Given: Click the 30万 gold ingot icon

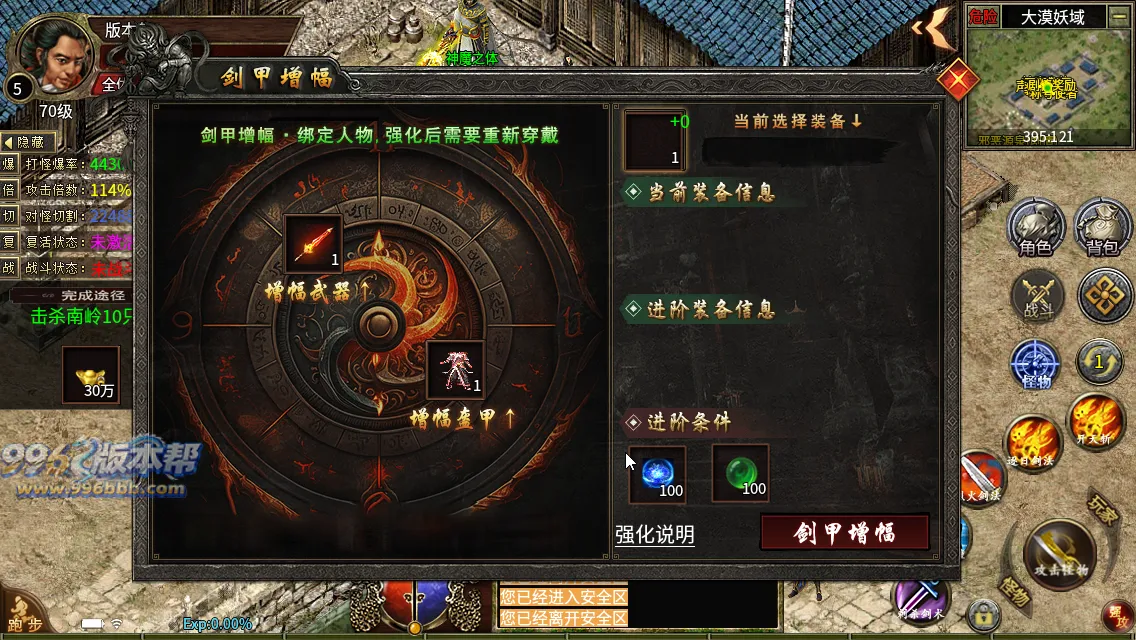Looking at the screenshot, I should tap(91, 375).
